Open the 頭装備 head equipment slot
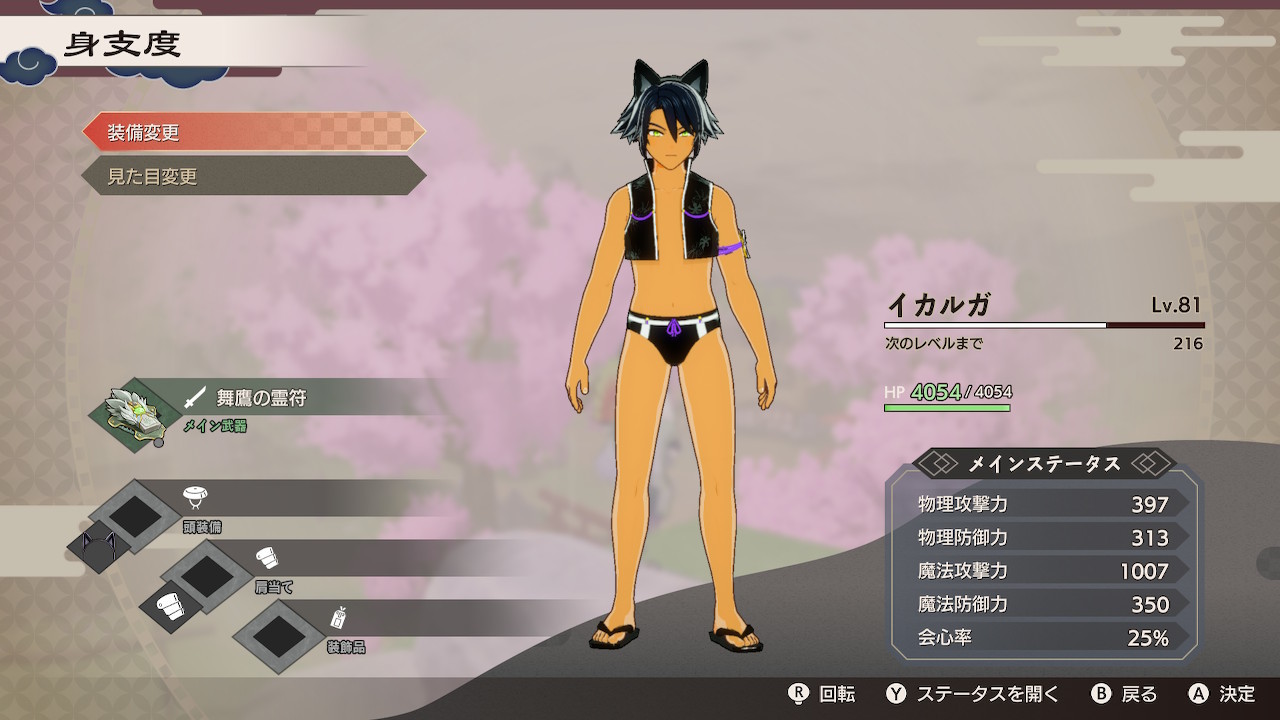The width and height of the screenshot is (1280, 720). coord(134,515)
